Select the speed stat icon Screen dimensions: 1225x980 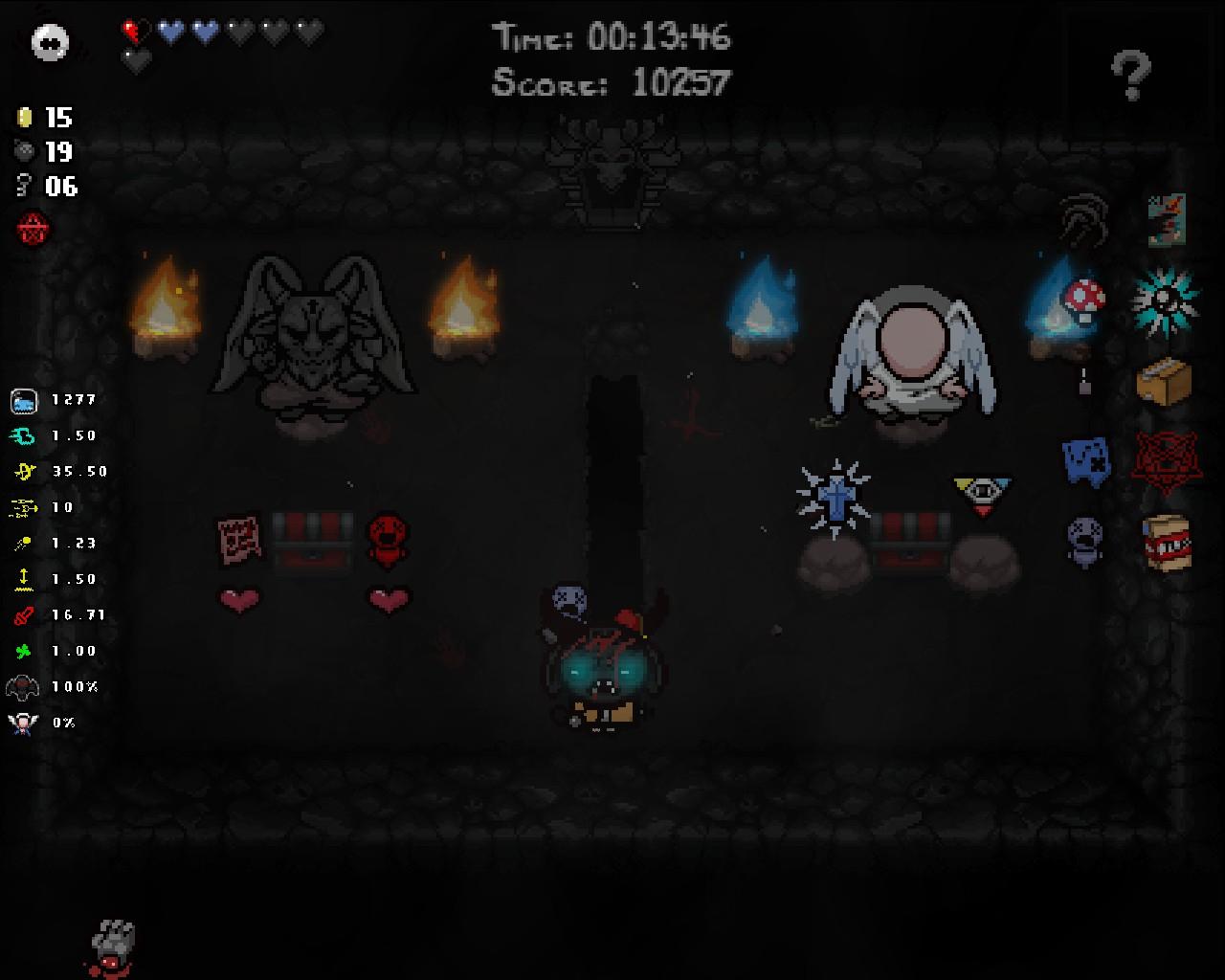[22, 435]
